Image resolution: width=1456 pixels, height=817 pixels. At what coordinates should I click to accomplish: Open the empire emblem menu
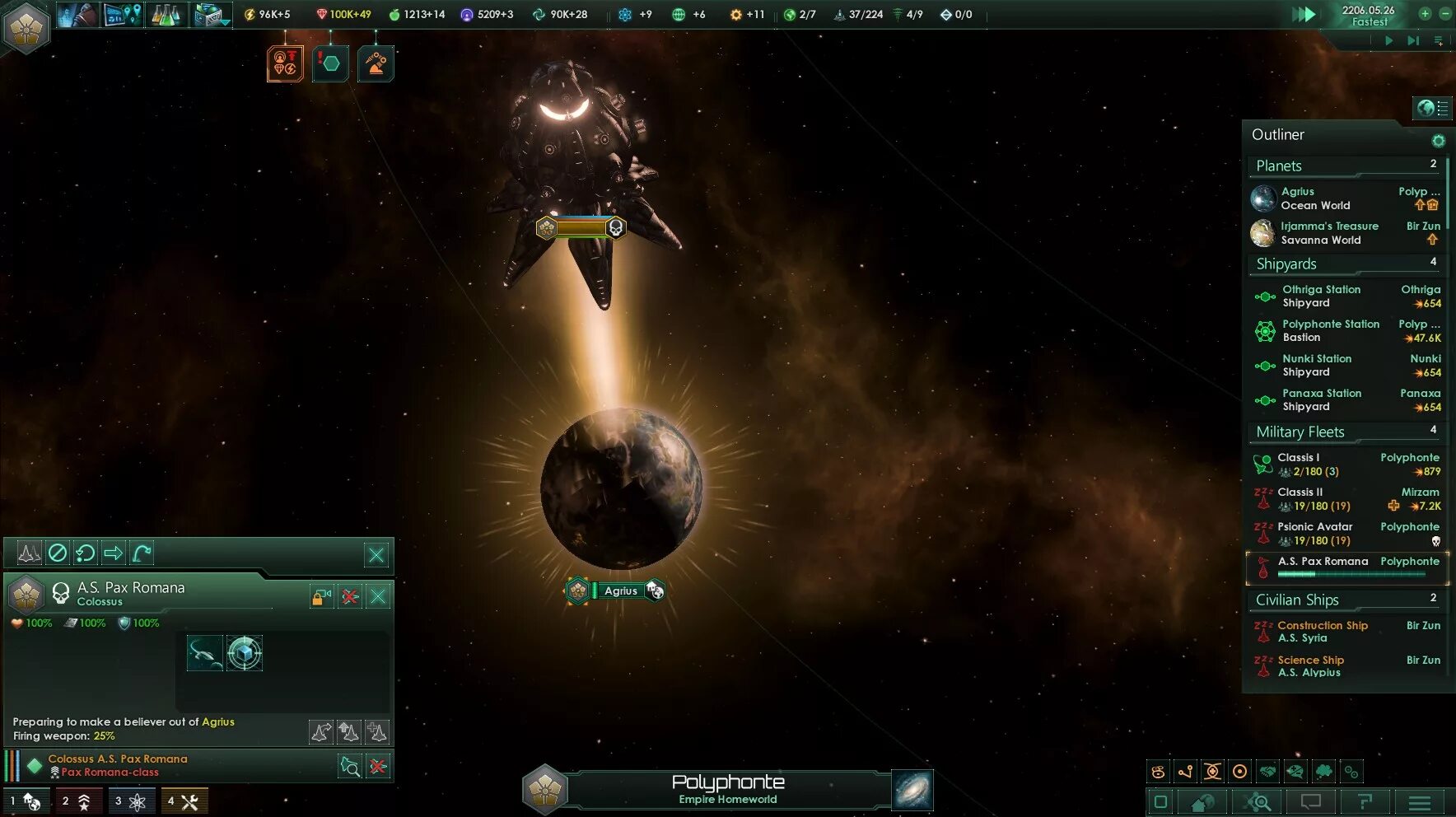click(x=26, y=27)
